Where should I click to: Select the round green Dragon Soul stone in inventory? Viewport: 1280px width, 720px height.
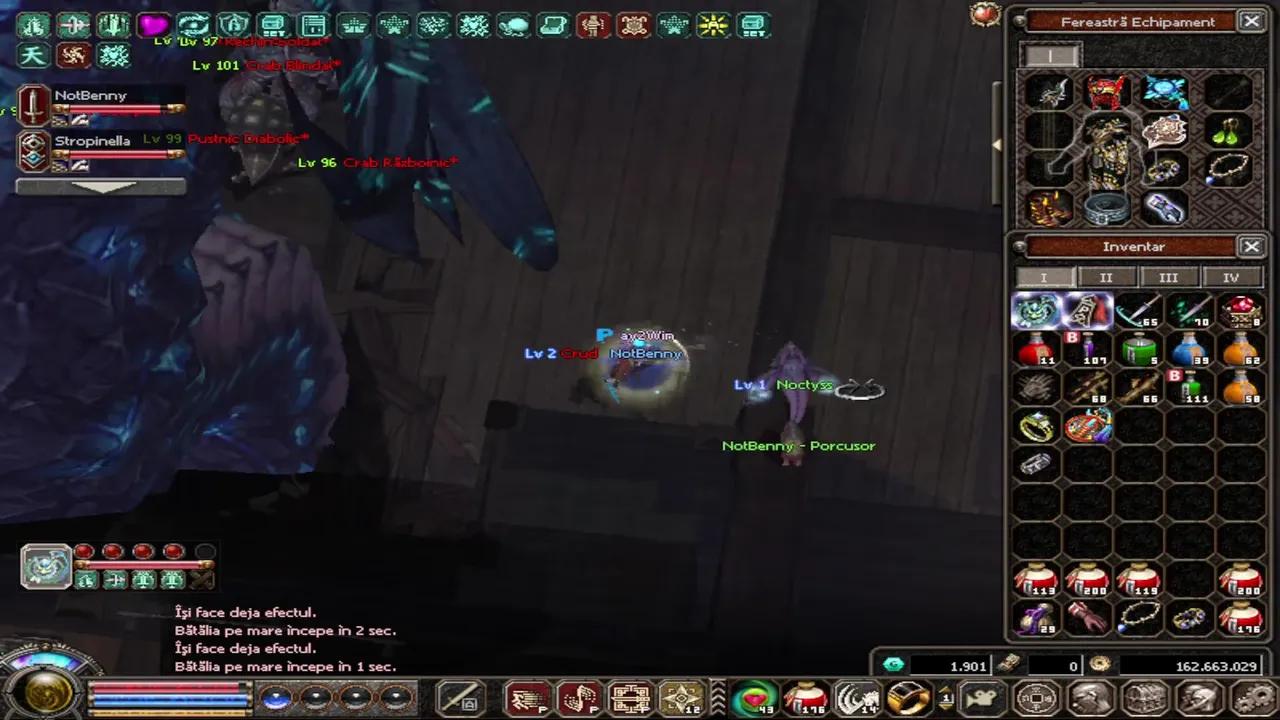[1036, 311]
